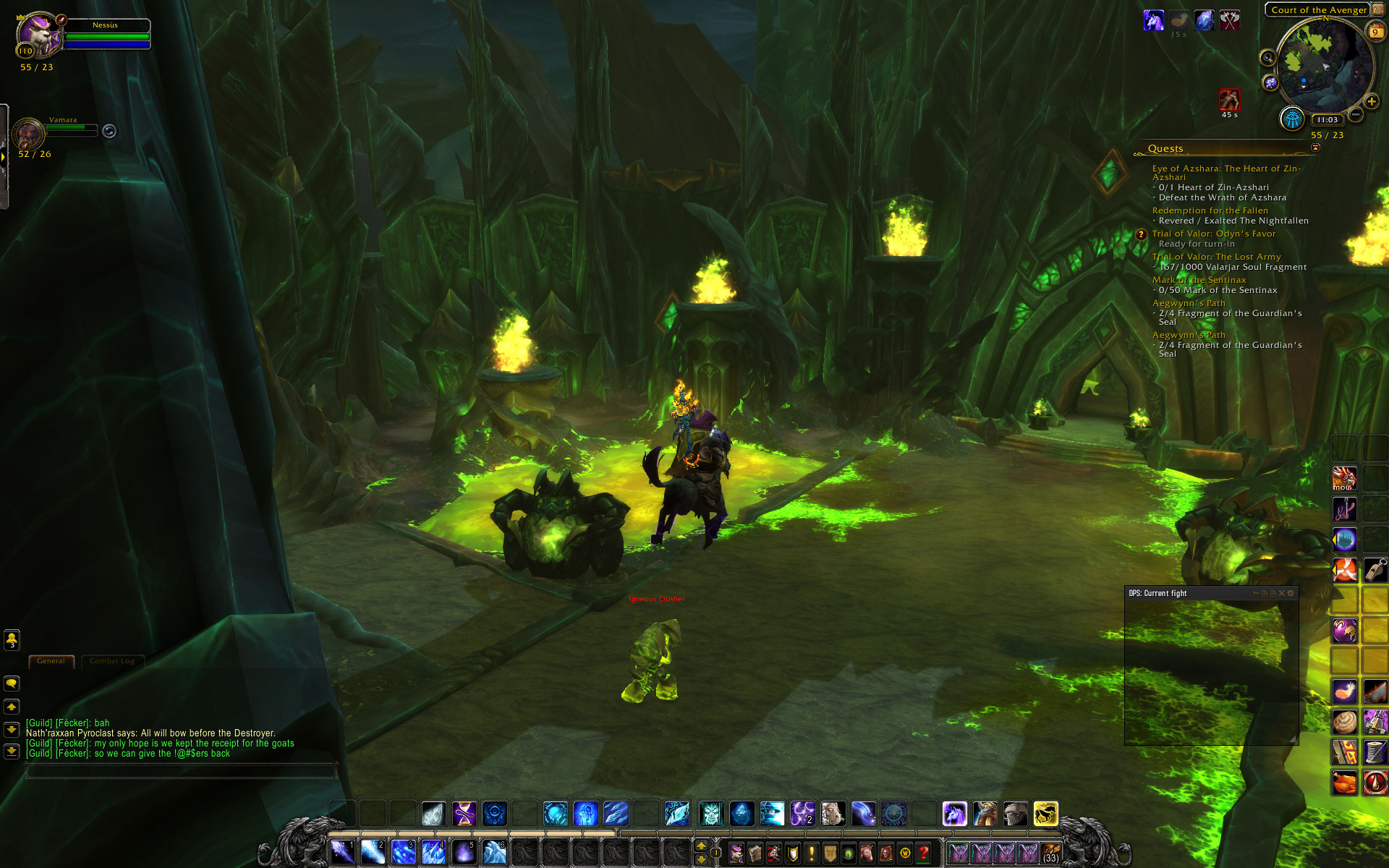Click Nessus player portrait
Screen dimensions: 1389x868
coord(38,35)
